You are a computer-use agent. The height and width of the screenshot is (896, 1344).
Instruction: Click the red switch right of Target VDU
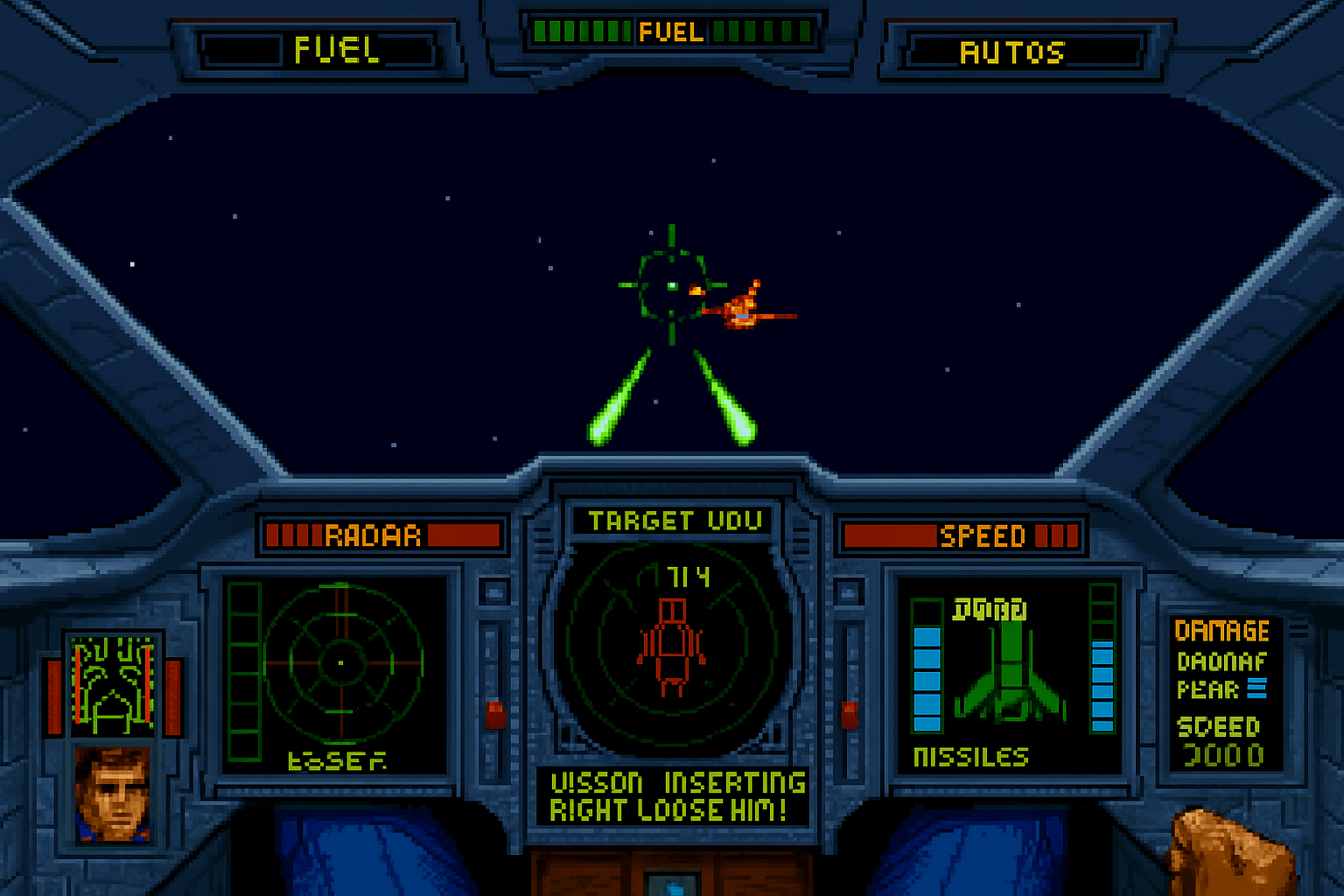pos(850,714)
